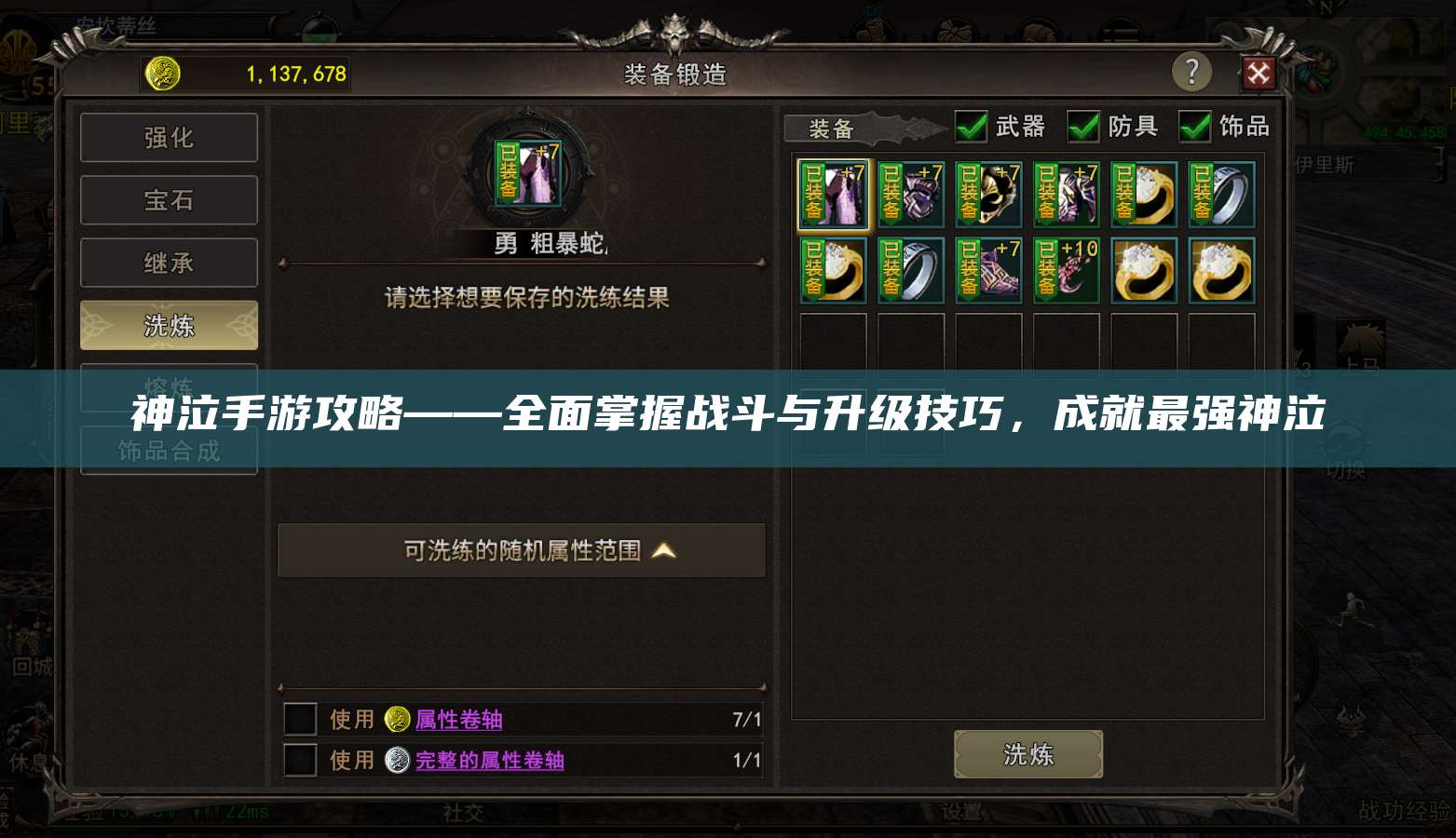
Task: Click the silver scroll icon beside 完整的属性卷轴
Action: 398,760
